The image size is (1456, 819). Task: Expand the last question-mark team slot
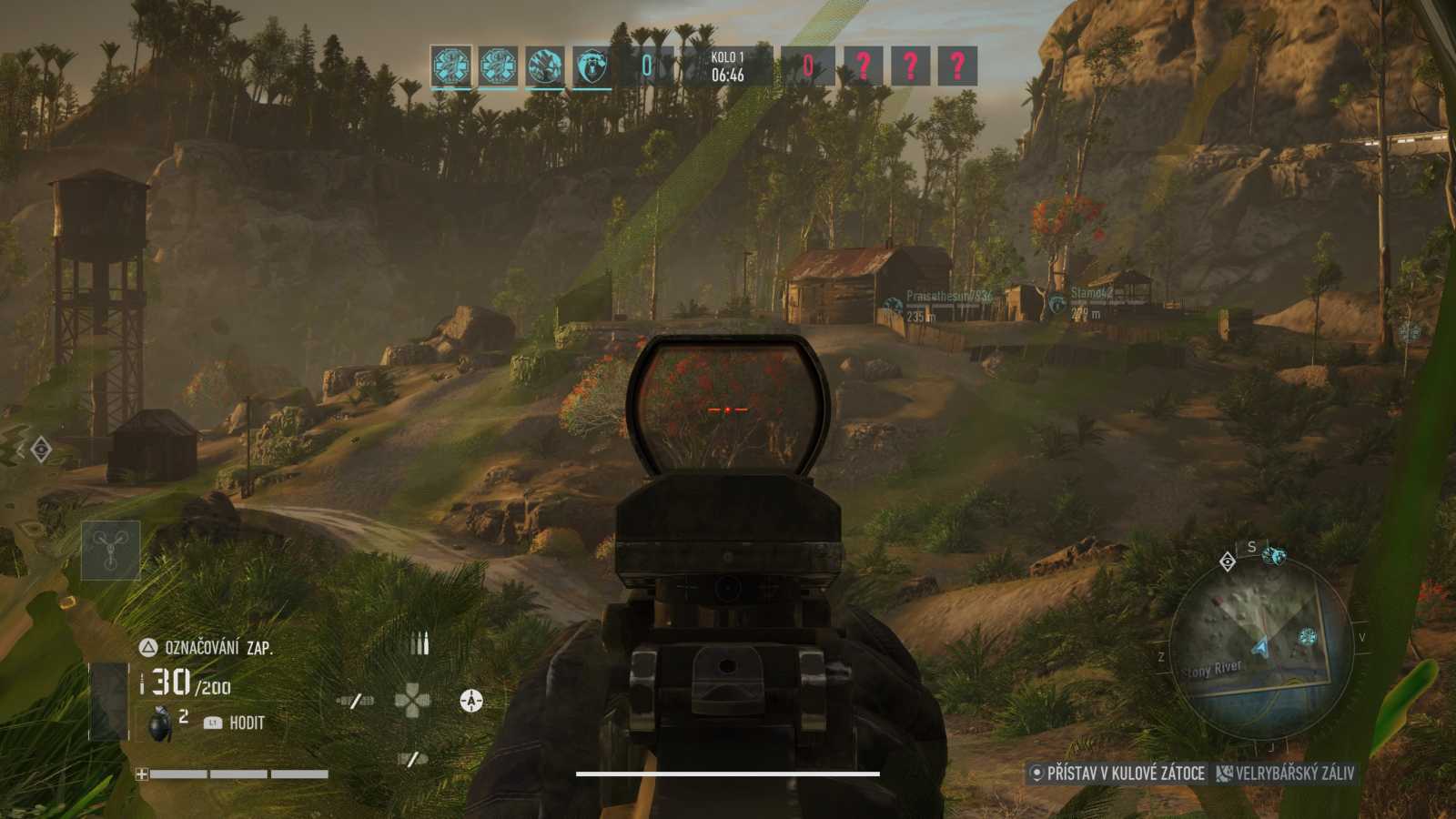(956, 65)
